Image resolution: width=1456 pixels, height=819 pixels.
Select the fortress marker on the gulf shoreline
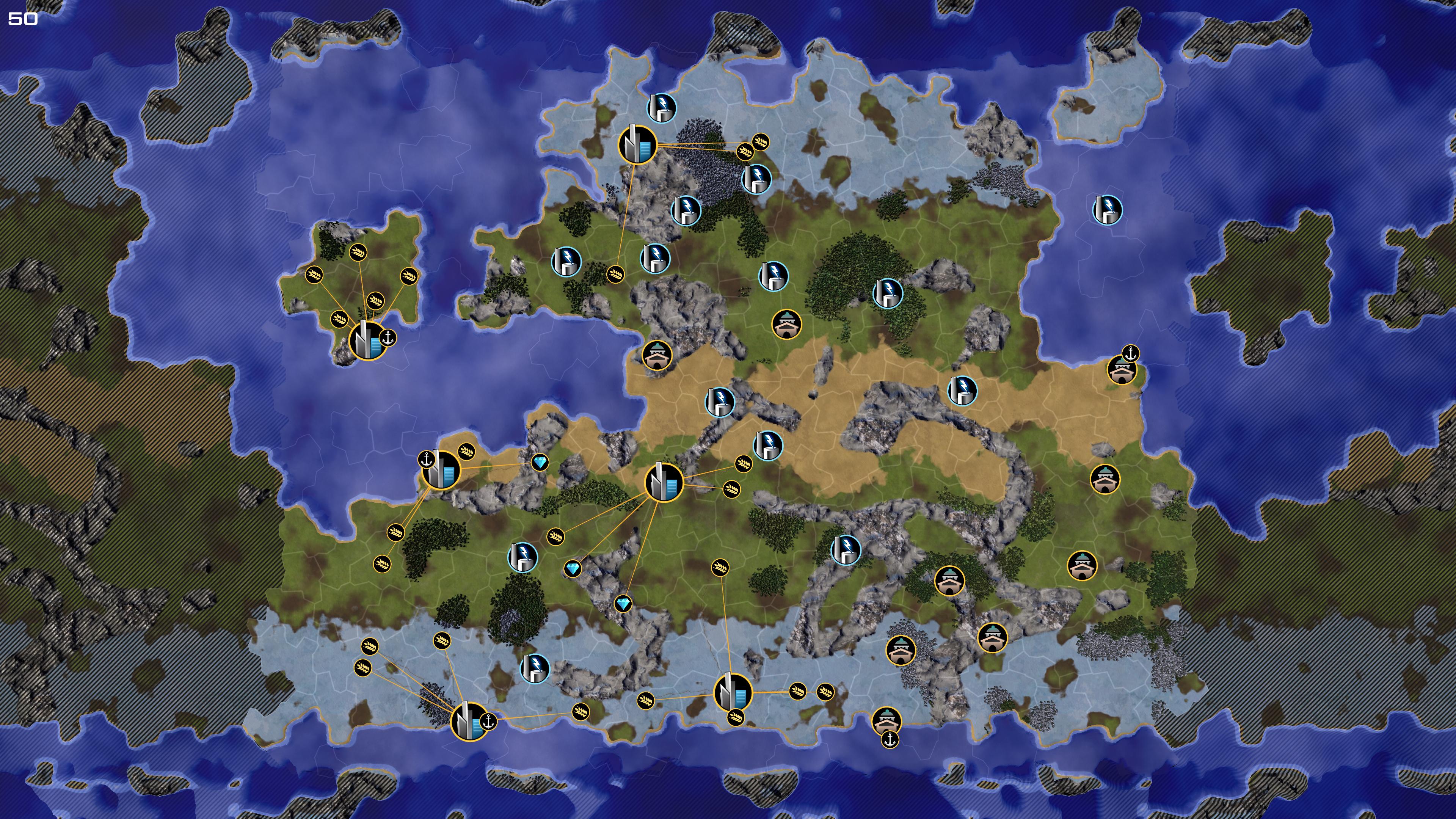(x=657, y=355)
